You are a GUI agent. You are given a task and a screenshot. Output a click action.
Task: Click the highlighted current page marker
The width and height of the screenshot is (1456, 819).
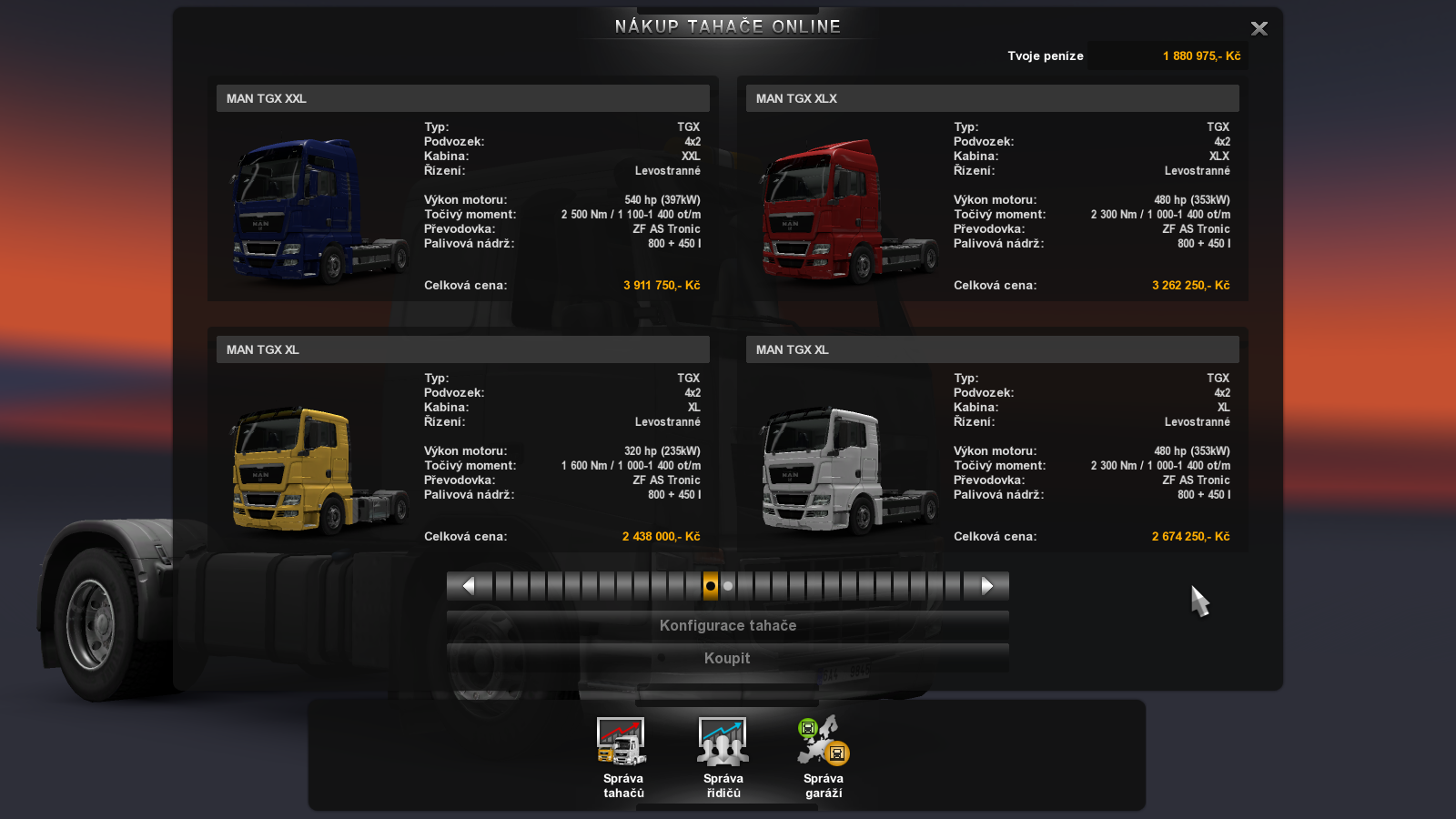711,586
